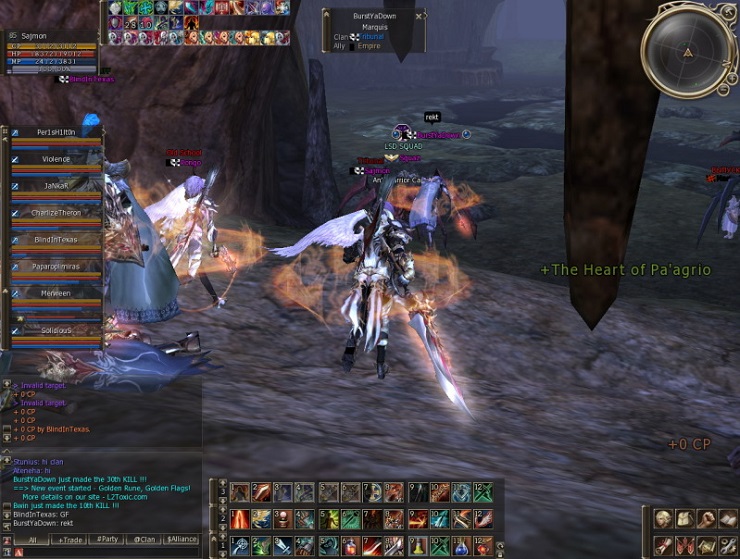Close the BurstYaDown target window

pyautogui.click(x=419, y=16)
